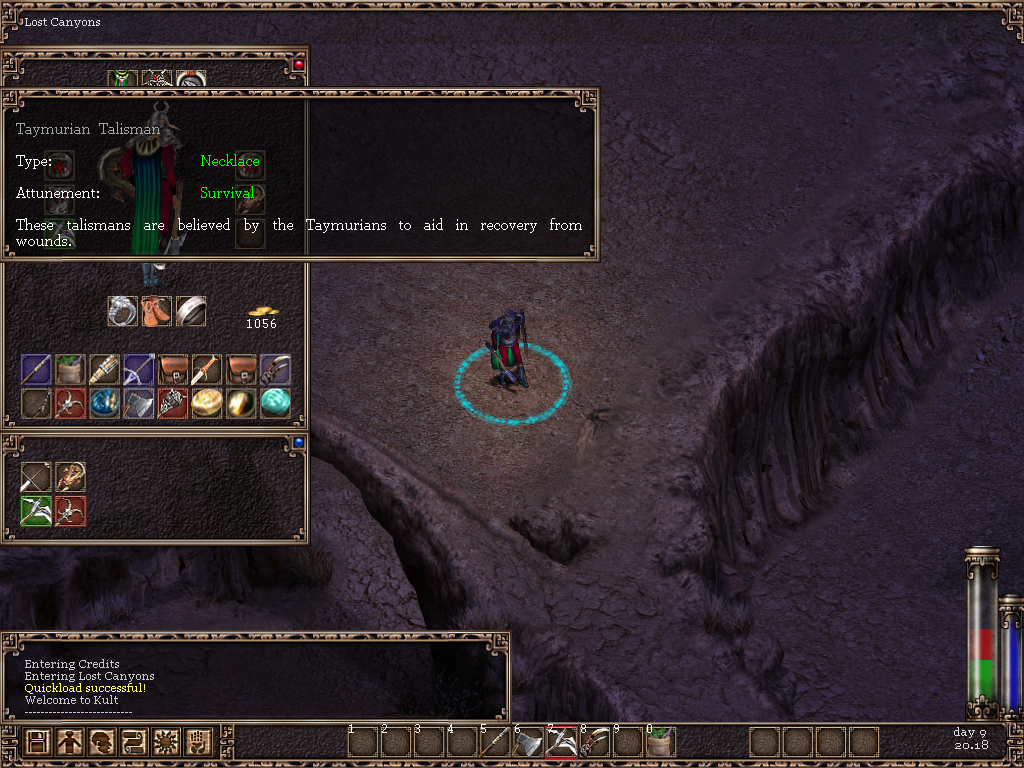Image resolution: width=1024 pixels, height=768 pixels.
Task: Pick the spiked mace on red background
Action: pos(172,403)
